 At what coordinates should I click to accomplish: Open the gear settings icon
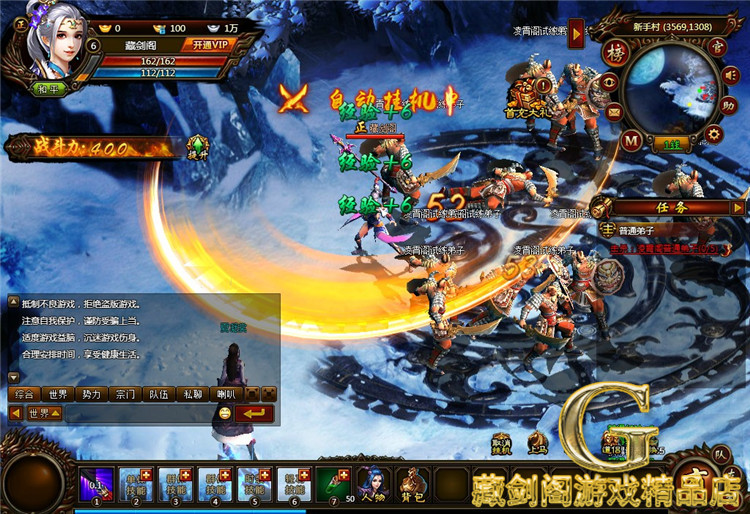(714, 134)
